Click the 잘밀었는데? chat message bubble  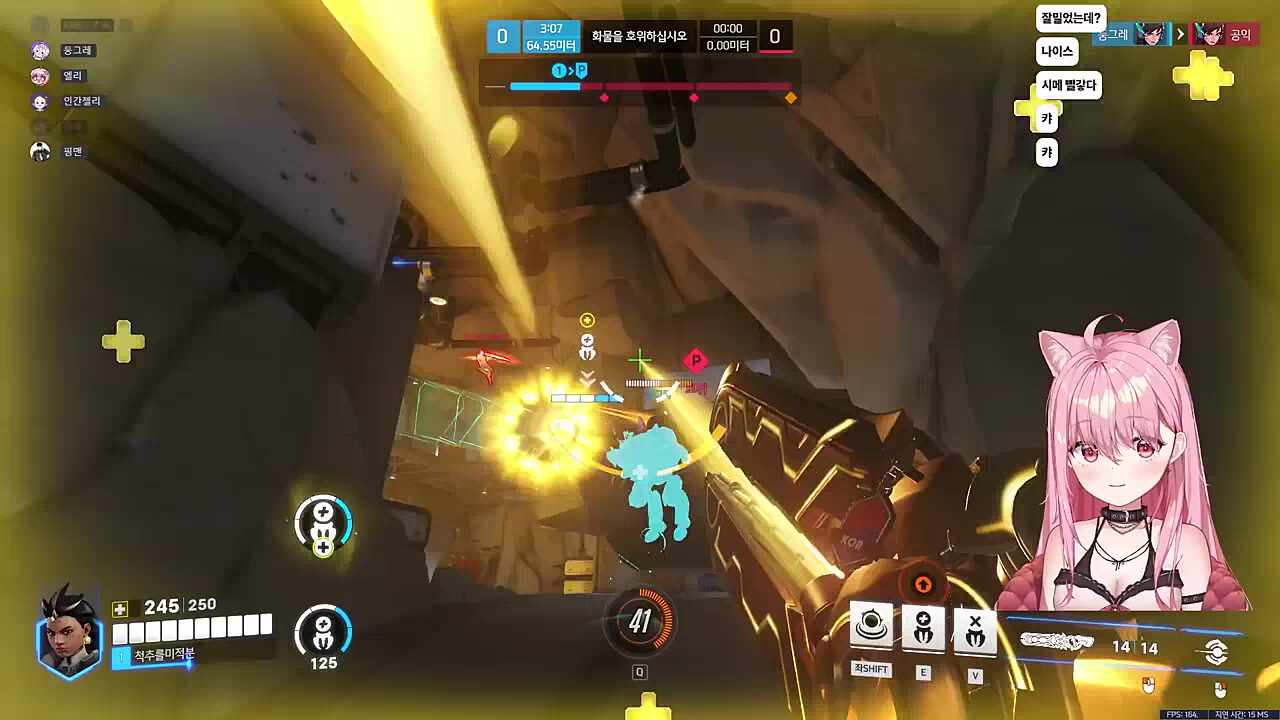[1069, 17]
